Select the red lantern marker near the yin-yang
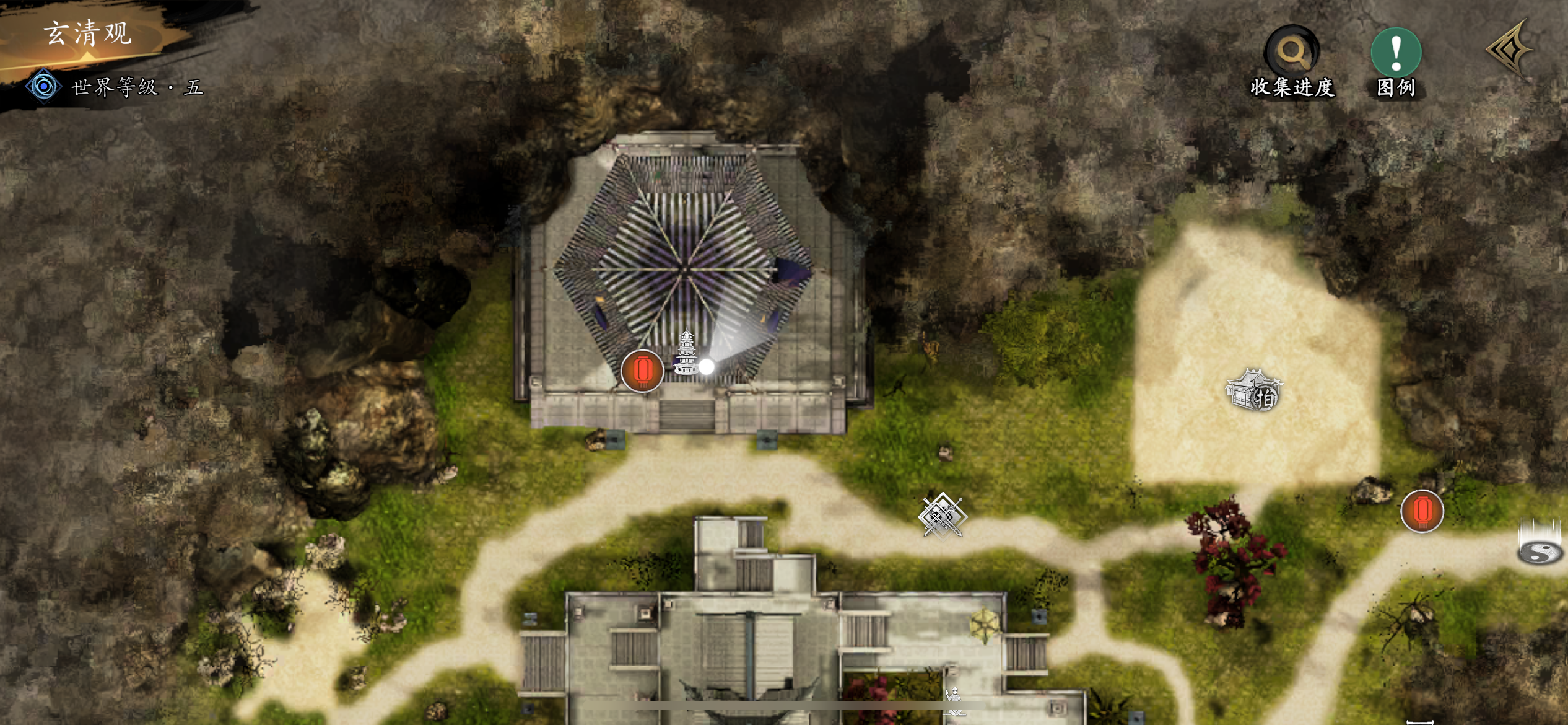1568x725 pixels. click(x=1422, y=511)
